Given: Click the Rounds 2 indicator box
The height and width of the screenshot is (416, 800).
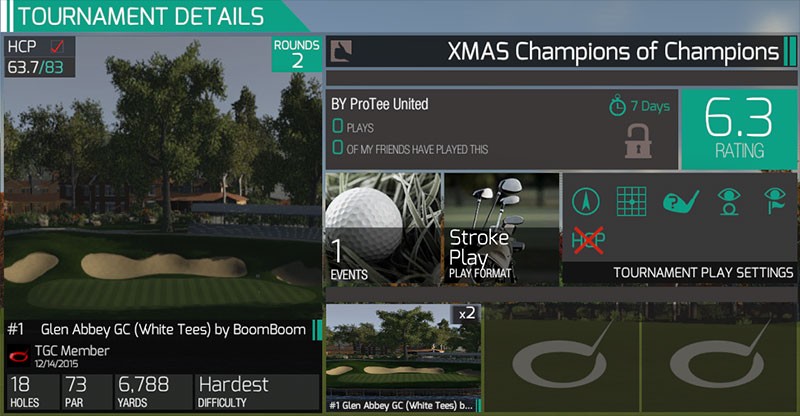Looking at the screenshot, I should coord(297,54).
